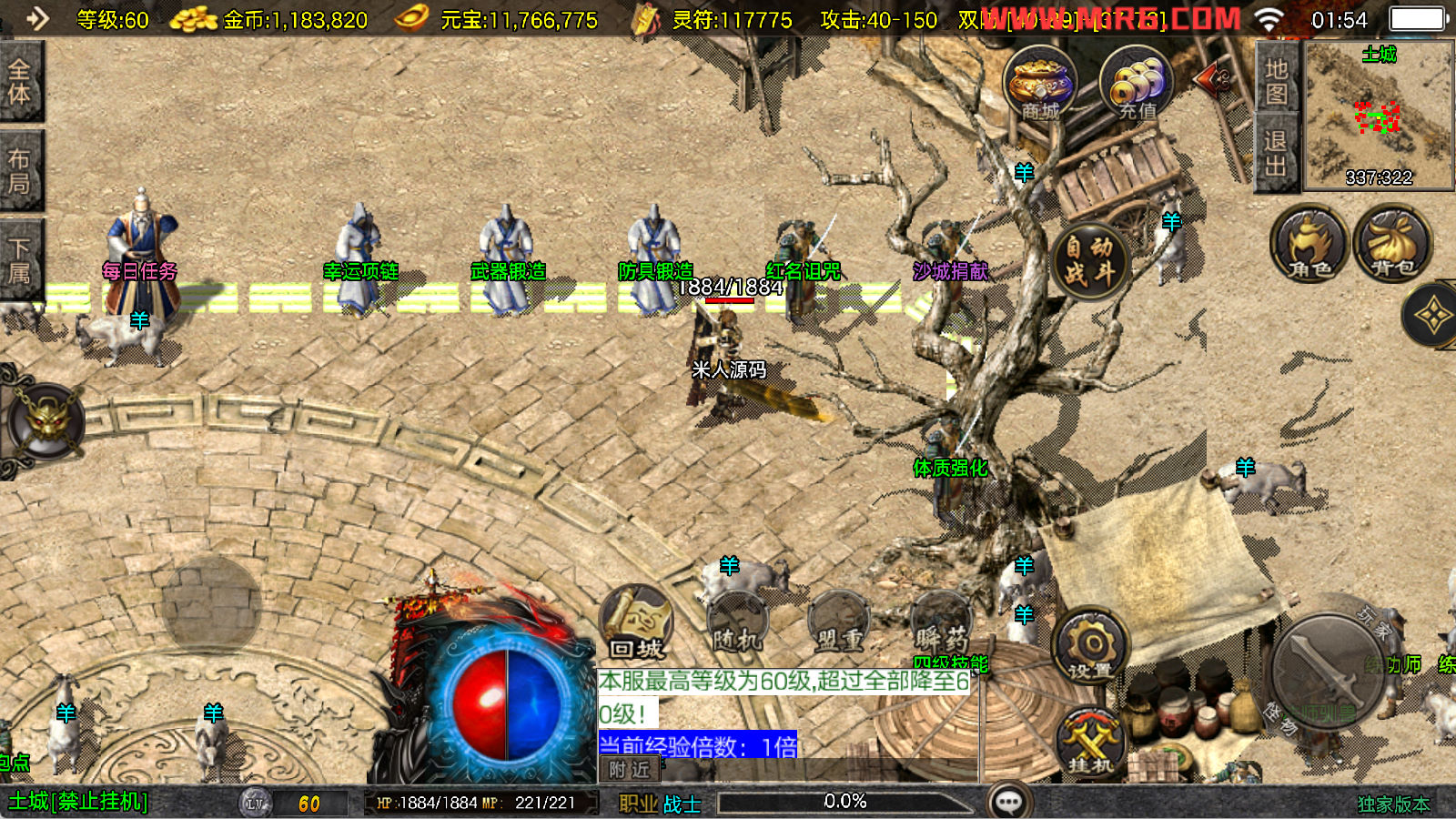Select the 下属 subordinates tab
The image size is (1456, 819).
[x=20, y=260]
